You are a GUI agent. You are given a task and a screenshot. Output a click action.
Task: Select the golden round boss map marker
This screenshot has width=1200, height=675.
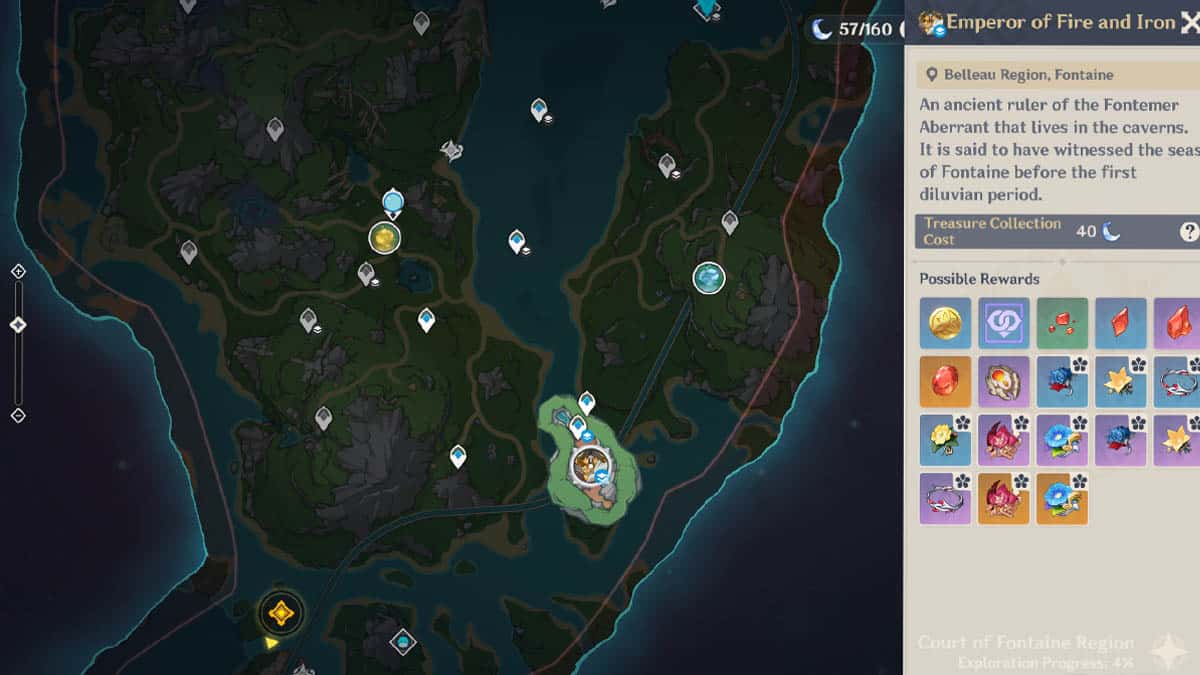pyautogui.click(x=384, y=238)
